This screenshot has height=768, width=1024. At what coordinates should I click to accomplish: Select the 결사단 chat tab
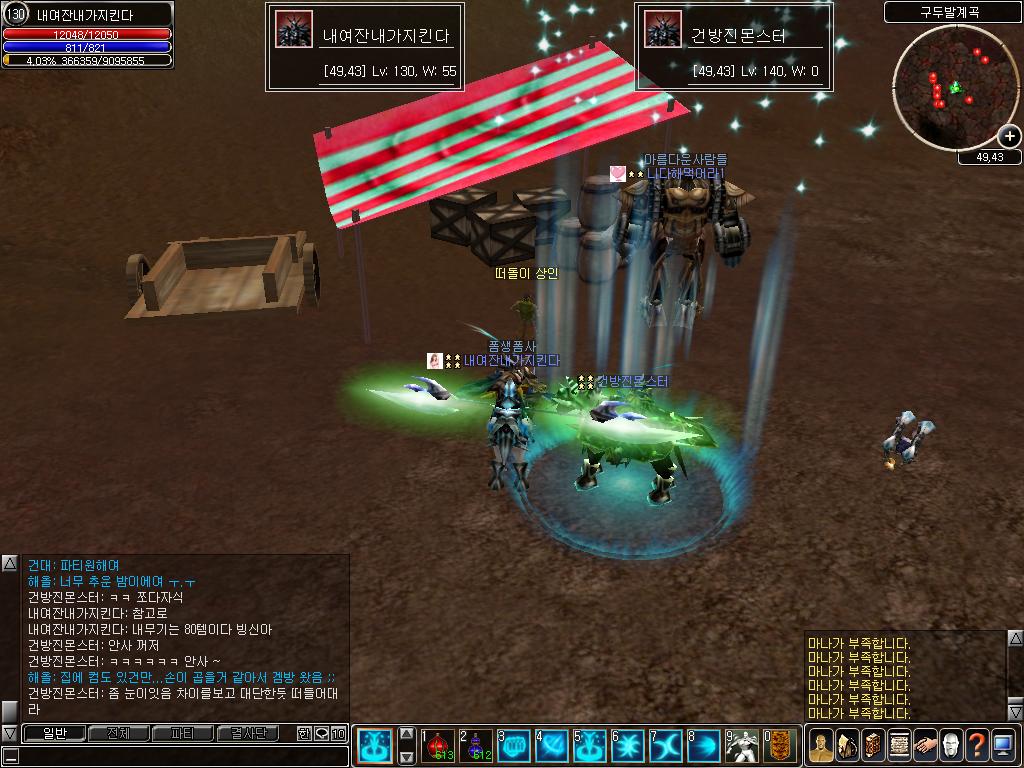pos(247,734)
